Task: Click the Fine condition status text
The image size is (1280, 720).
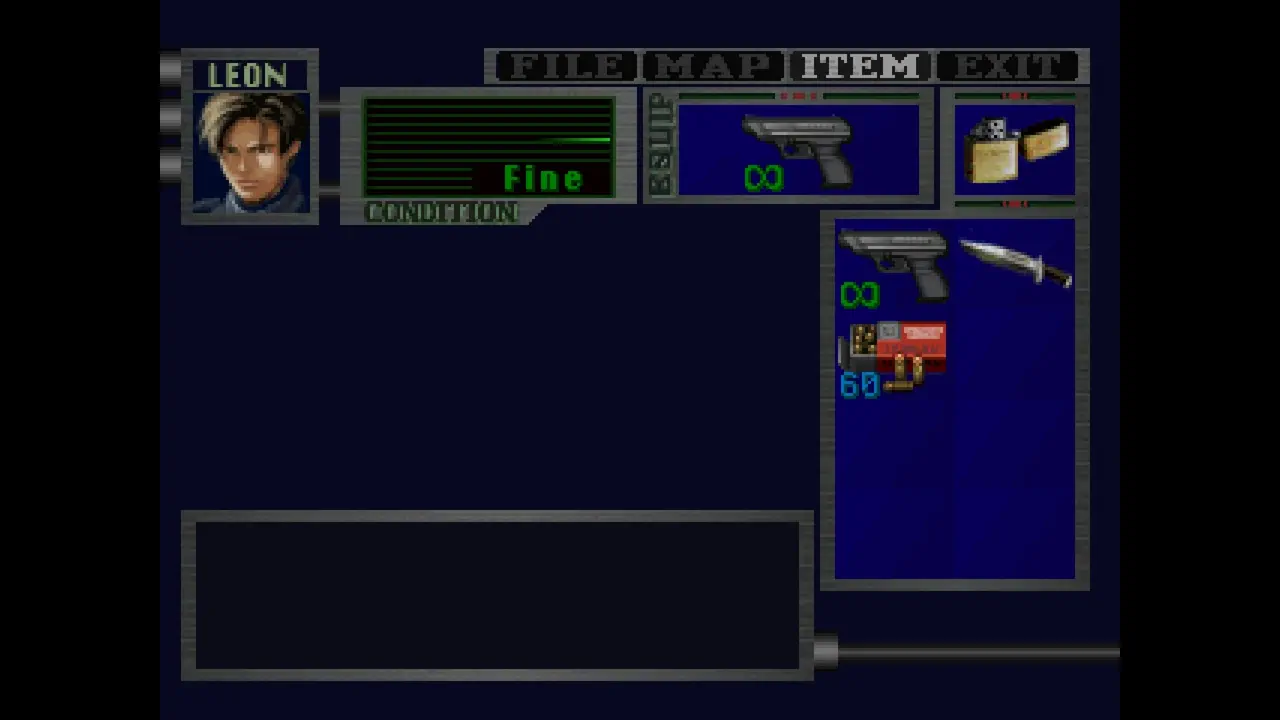Action: point(543,177)
